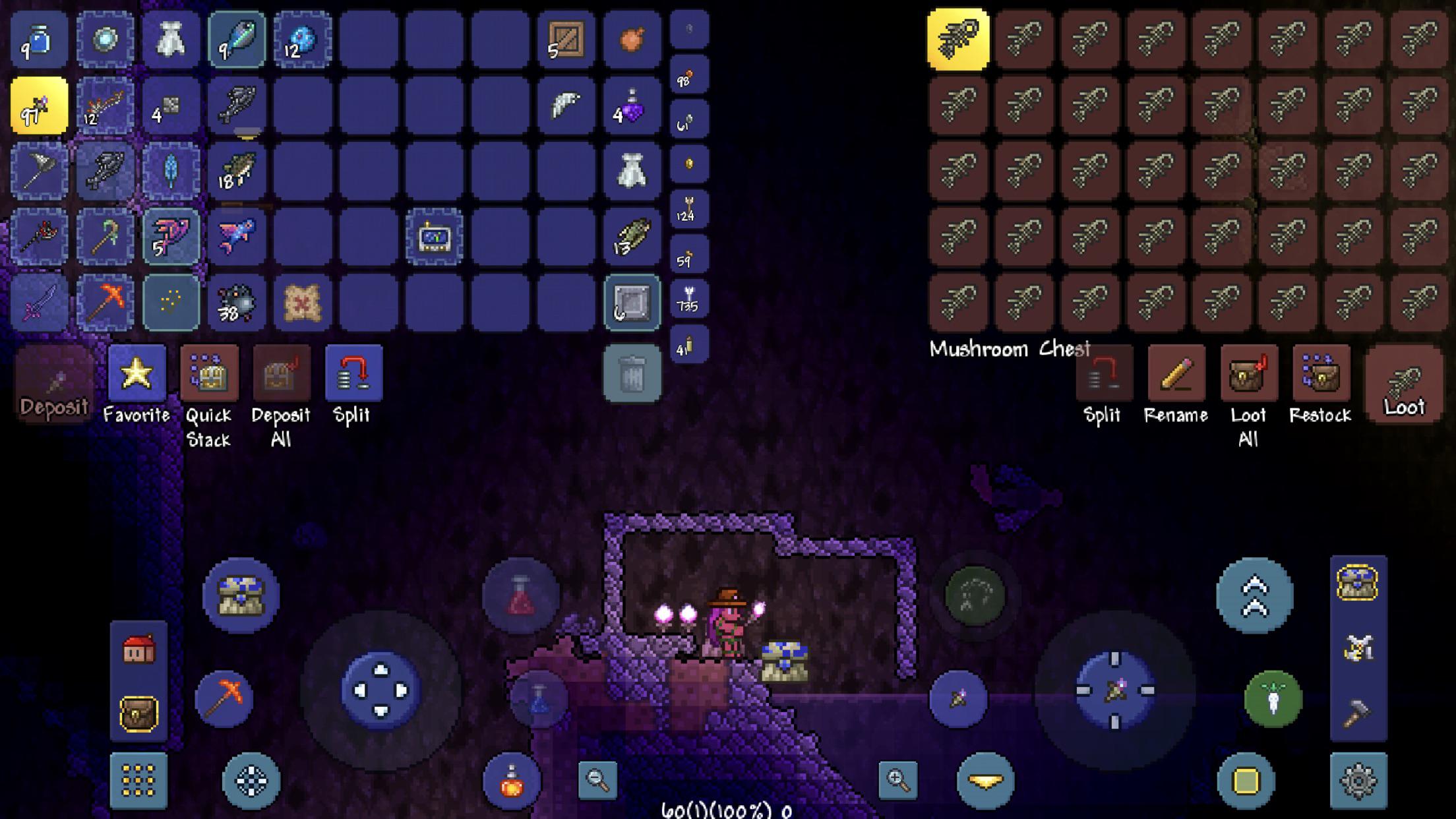Click the trash slot below the inventory
1456x819 pixels.
633,373
